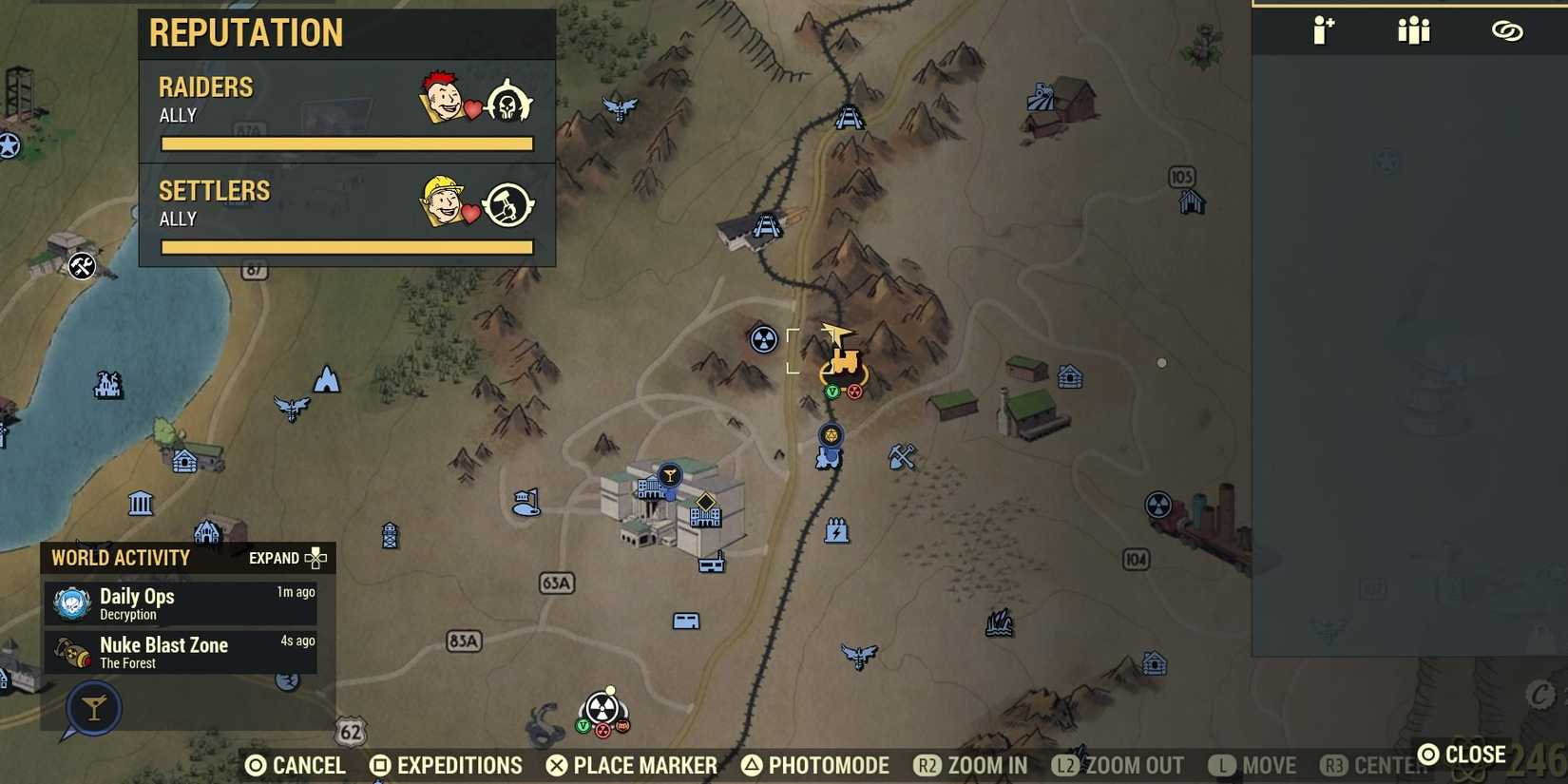
Task: Click the EXPEDITIONS button
Action: (x=446, y=765)
